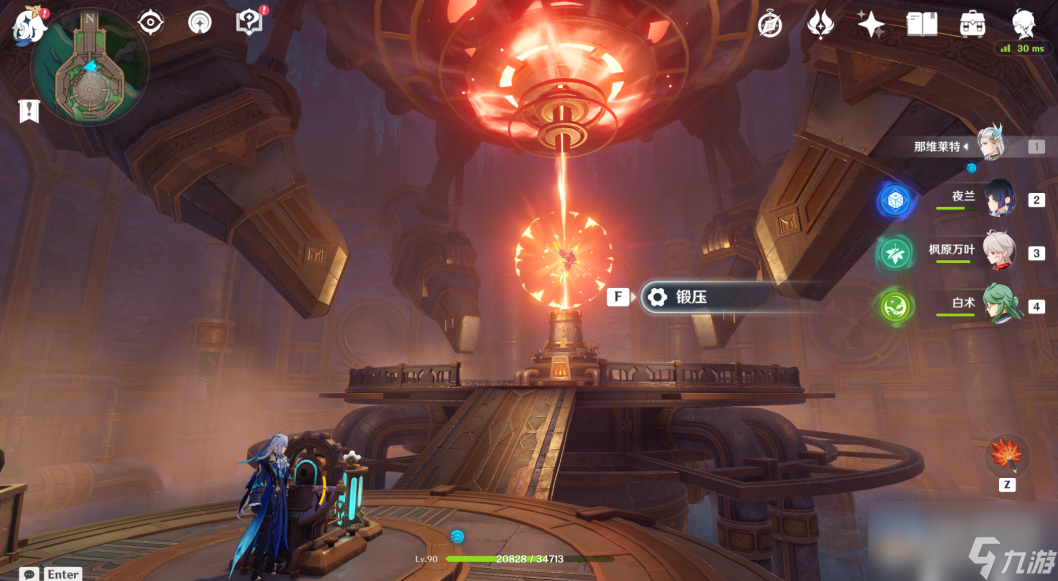
Task: Switch to party member 夜兰
Action: pyautogui.click(x=999, y=199)
